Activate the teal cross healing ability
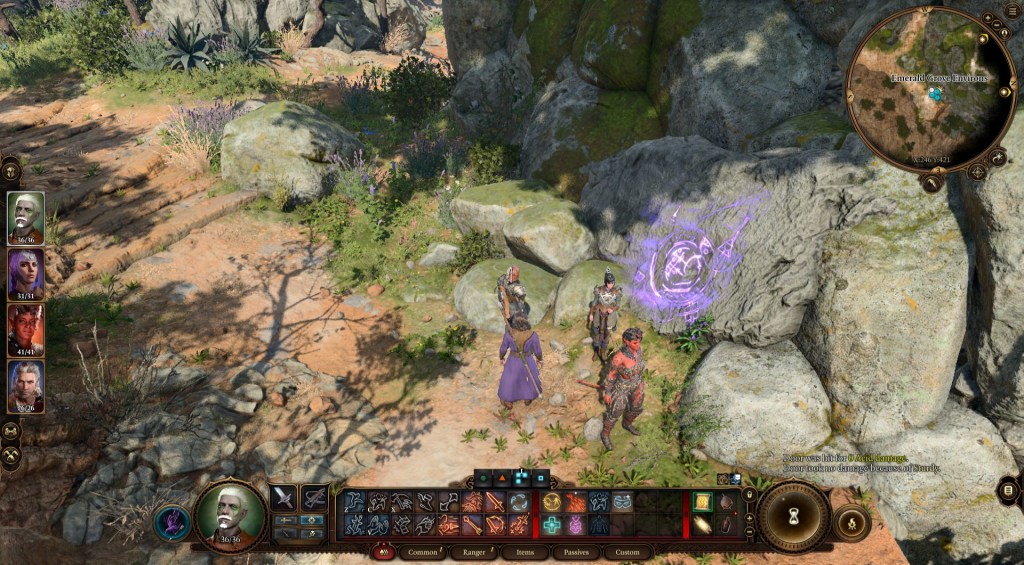The image size is (1024, 565). [x=551, y=525]
